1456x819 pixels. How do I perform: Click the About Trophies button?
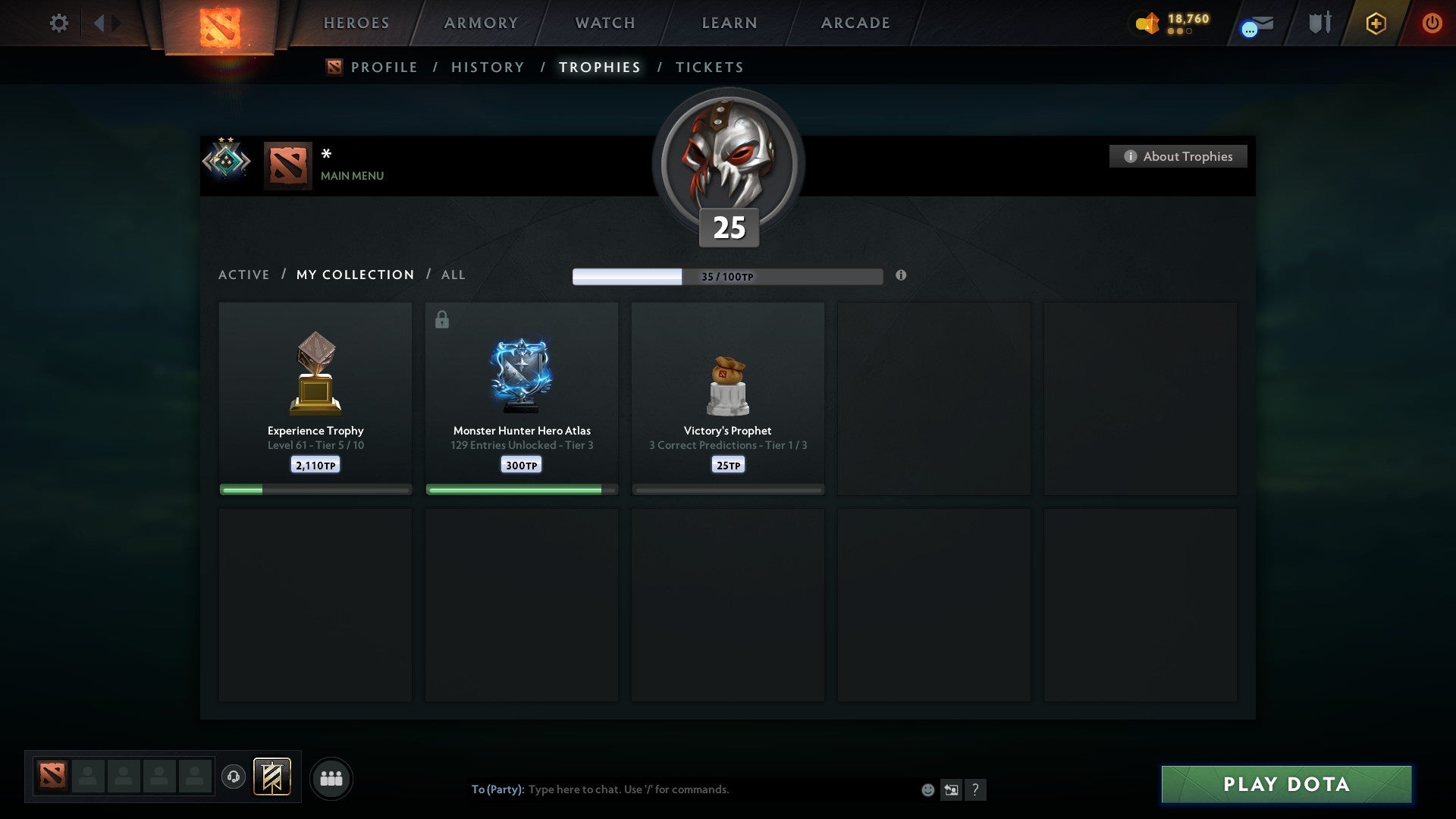[1178, 156]
